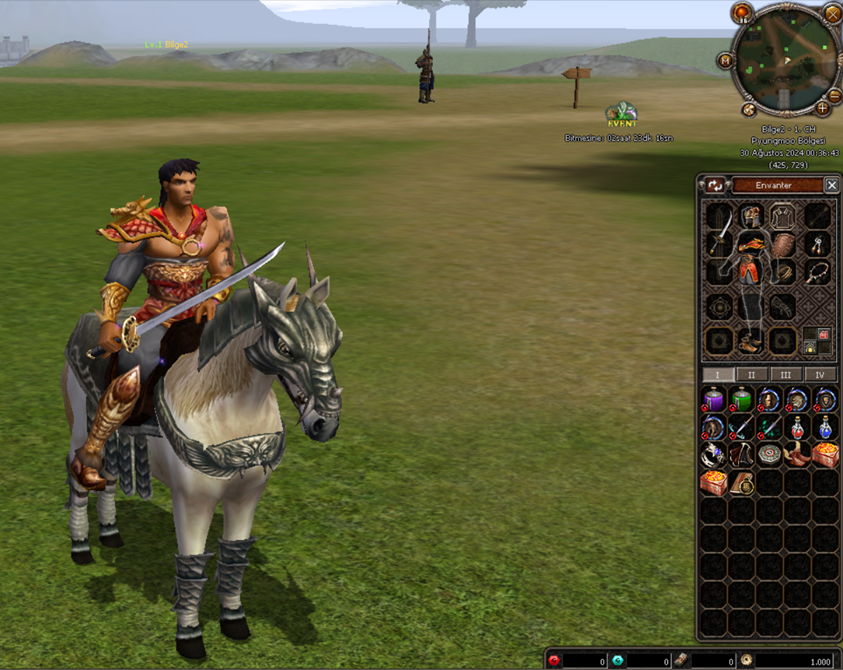Open the EVENT icon with countdown timer
The image size is (843, 670).
(x=621, y=114)
